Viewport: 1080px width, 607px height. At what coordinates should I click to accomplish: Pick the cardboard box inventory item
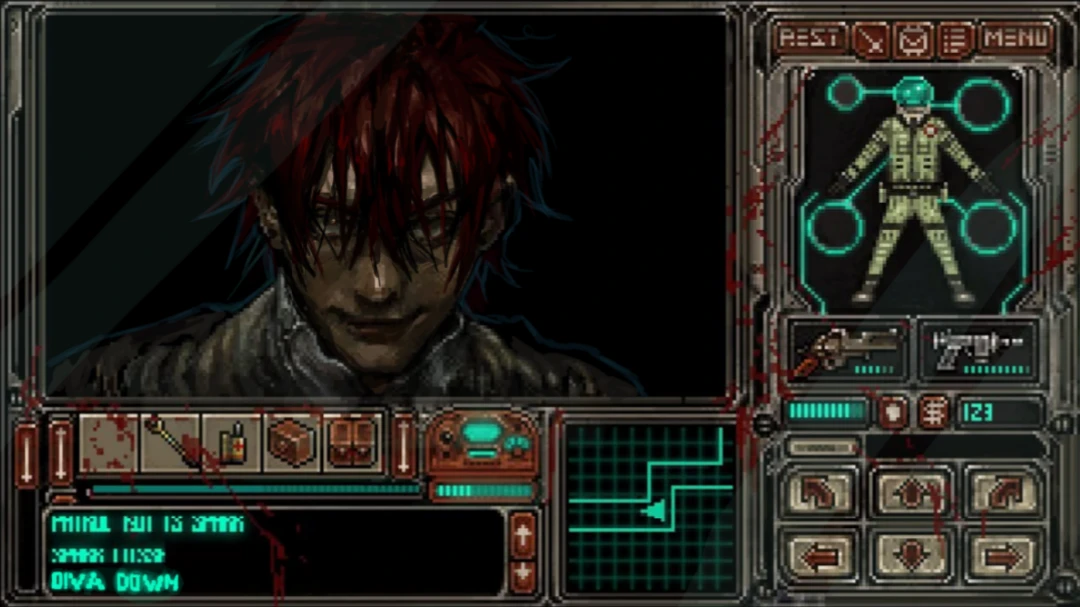pos(292,442)
